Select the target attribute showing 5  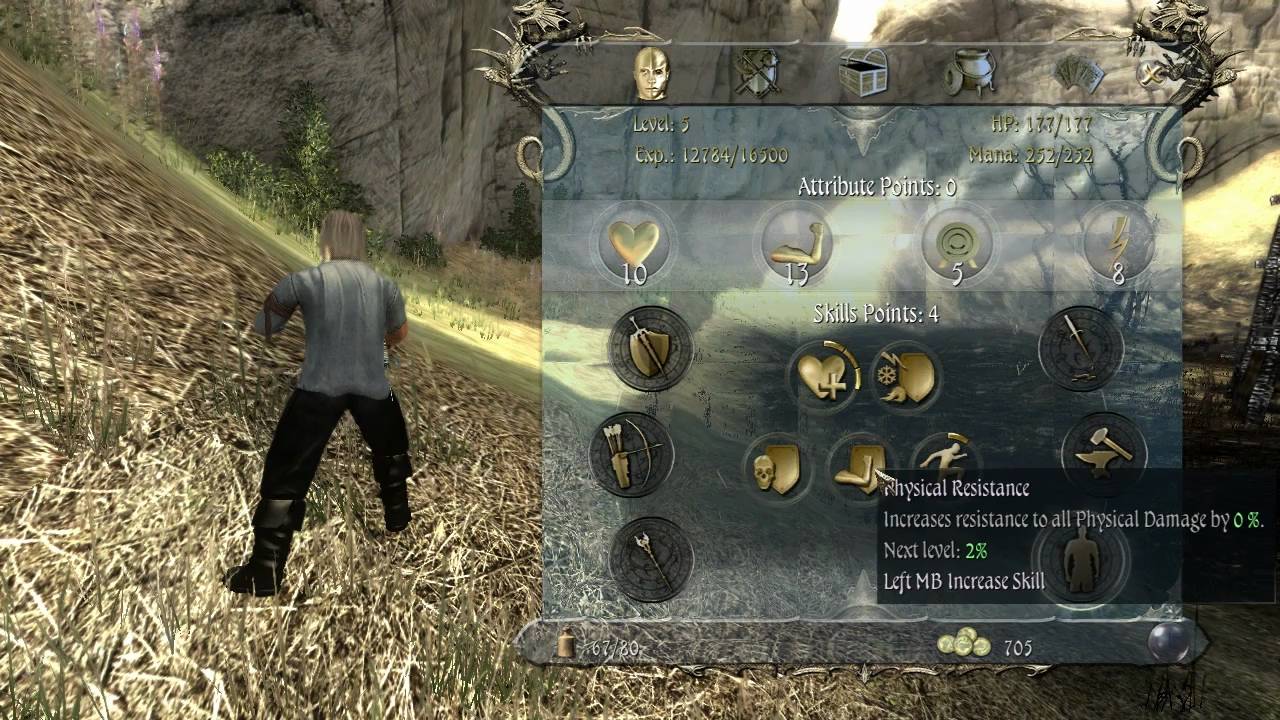(x=956, y=244)
